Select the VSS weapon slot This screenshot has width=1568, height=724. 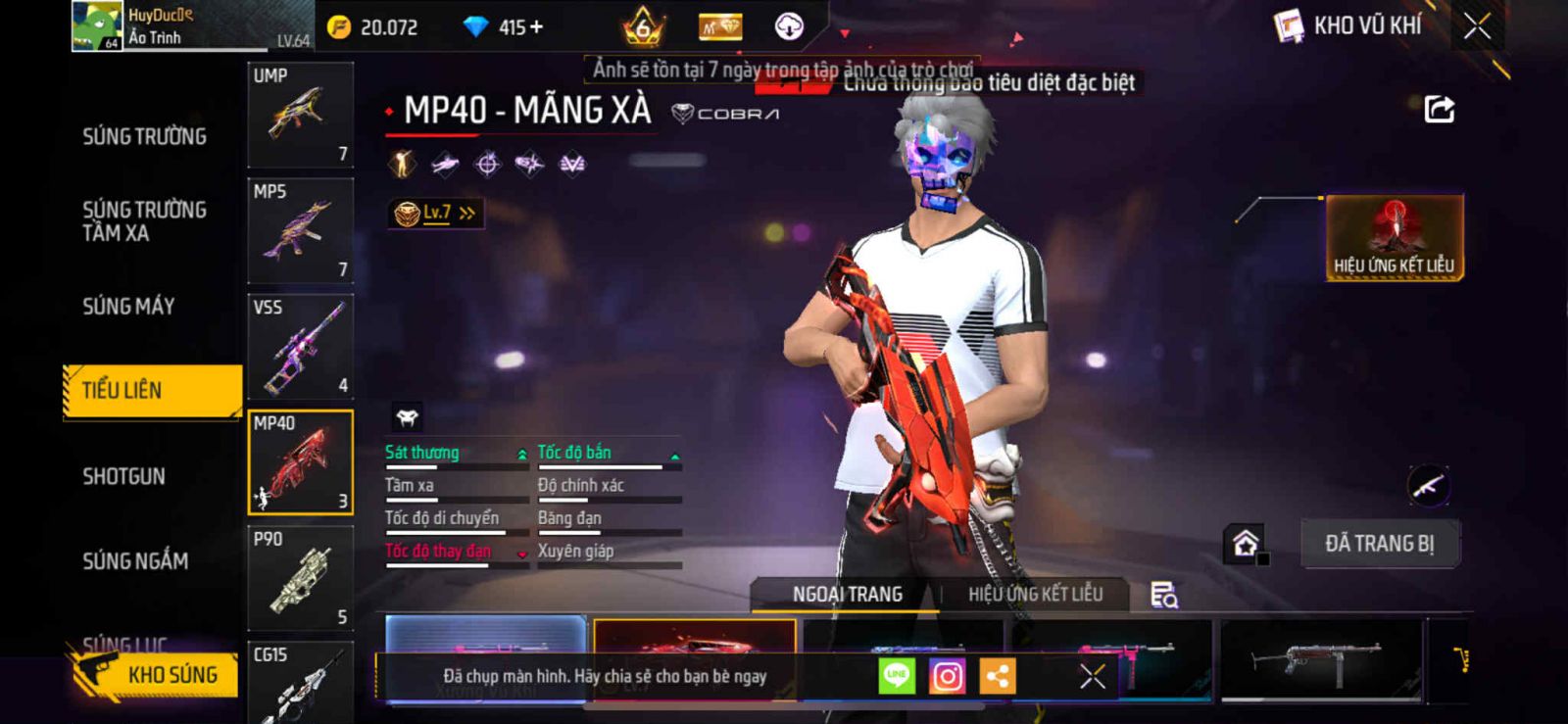click(x=300, y=346)
